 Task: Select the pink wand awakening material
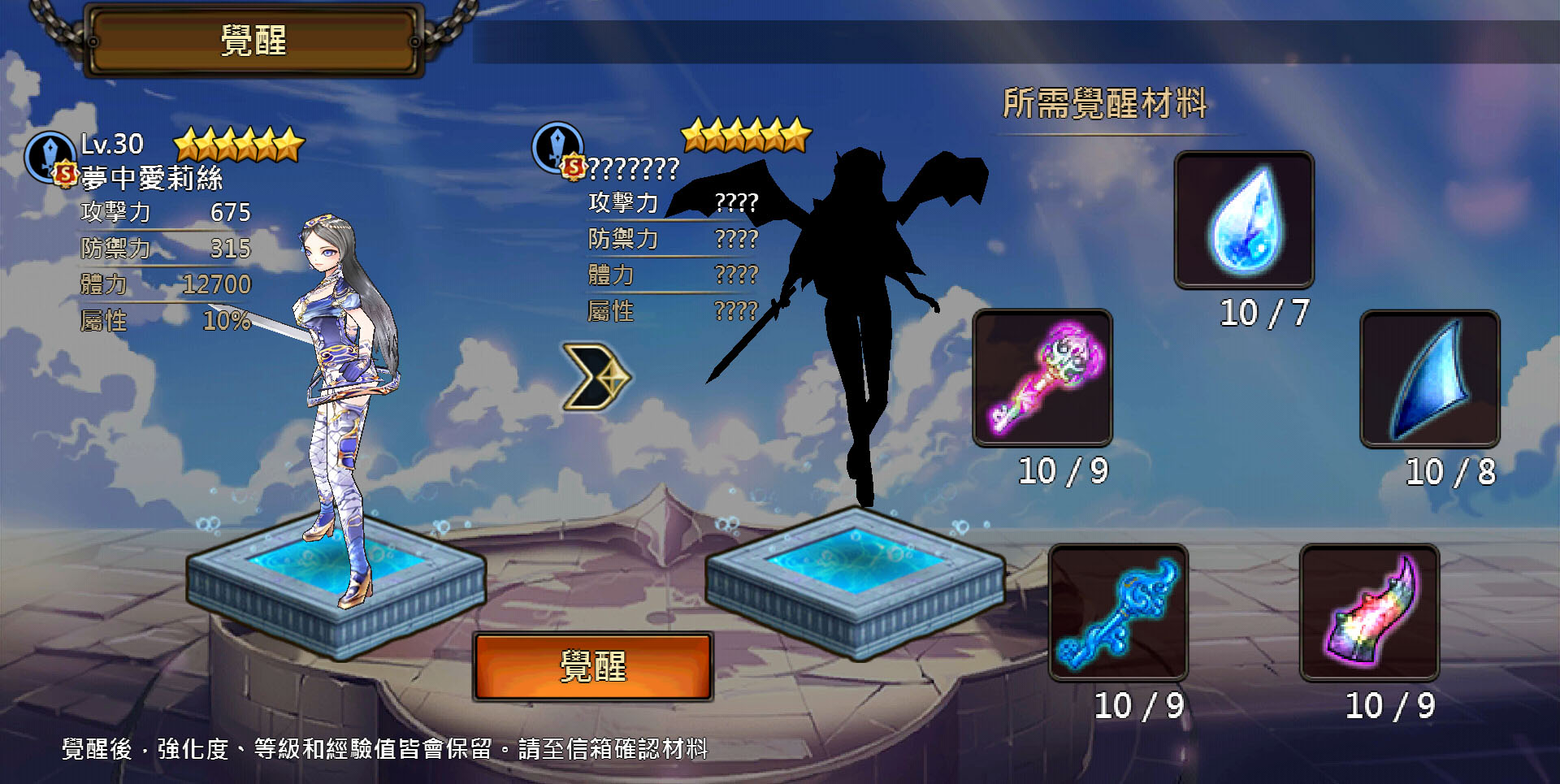click(1042, 377)
